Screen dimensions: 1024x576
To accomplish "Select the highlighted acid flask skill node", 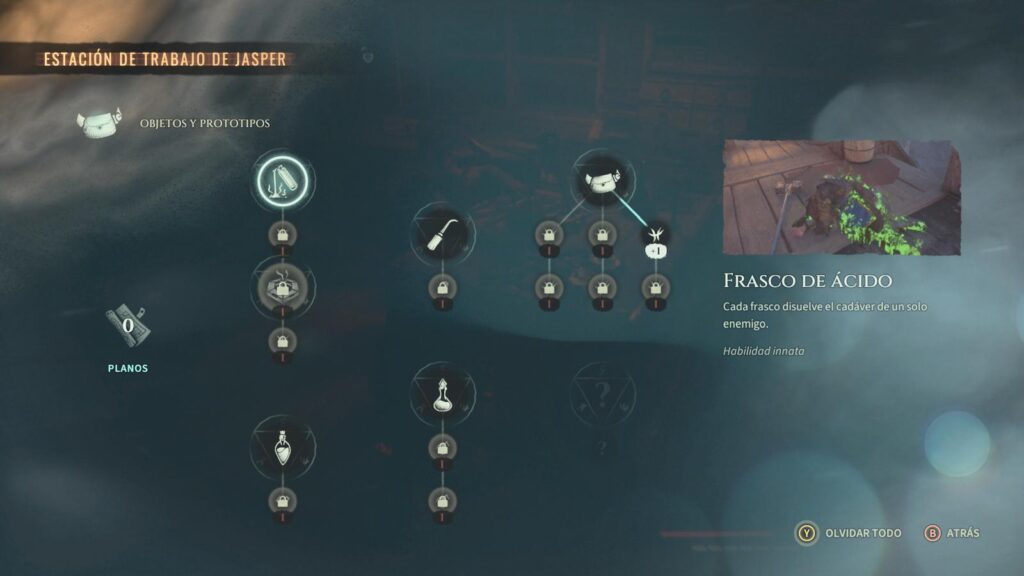I will coord(284,182).
